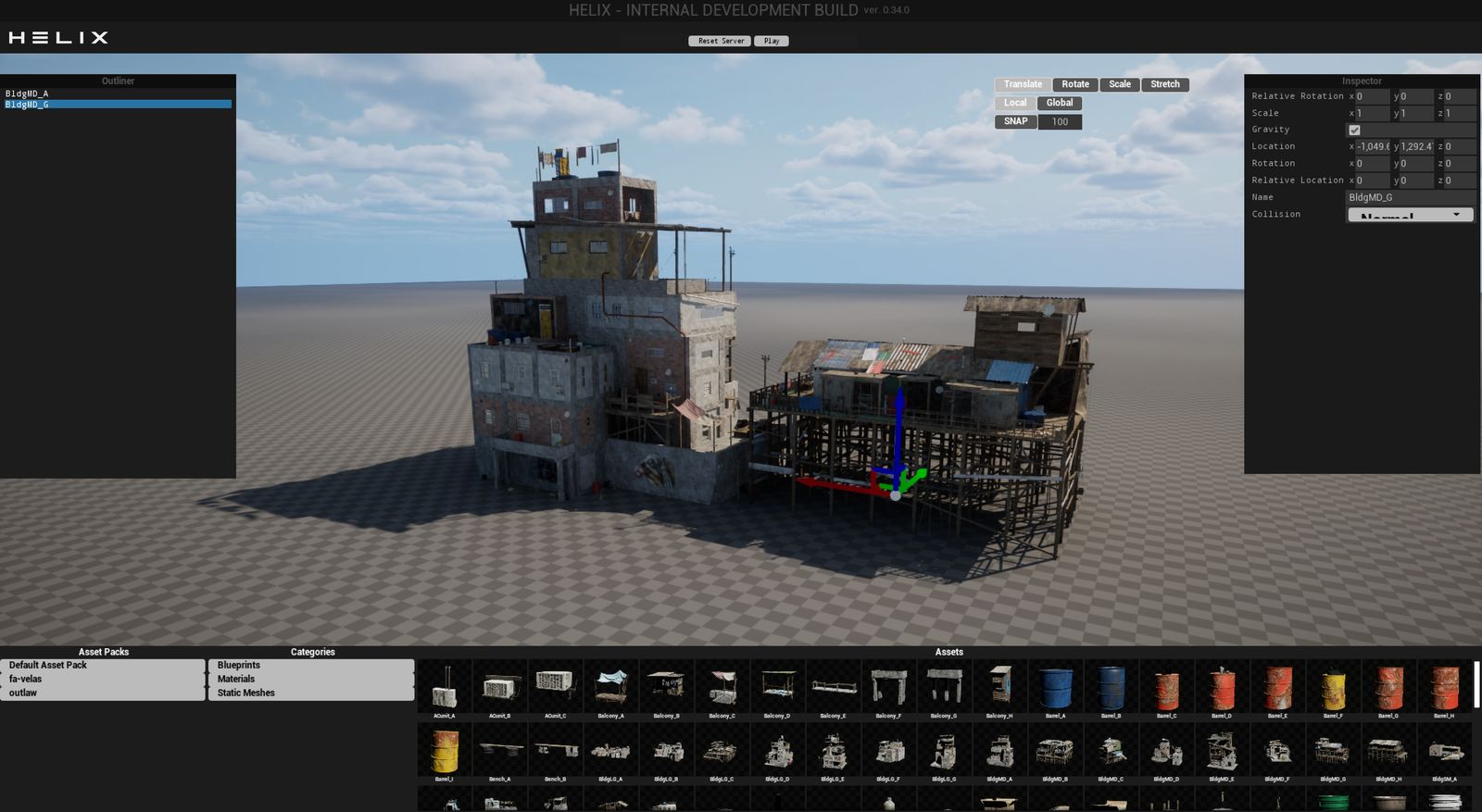This screenshot has width=1482, height=812.
Task: Activate the Scale tool
Action: (x=1120, y=84)
